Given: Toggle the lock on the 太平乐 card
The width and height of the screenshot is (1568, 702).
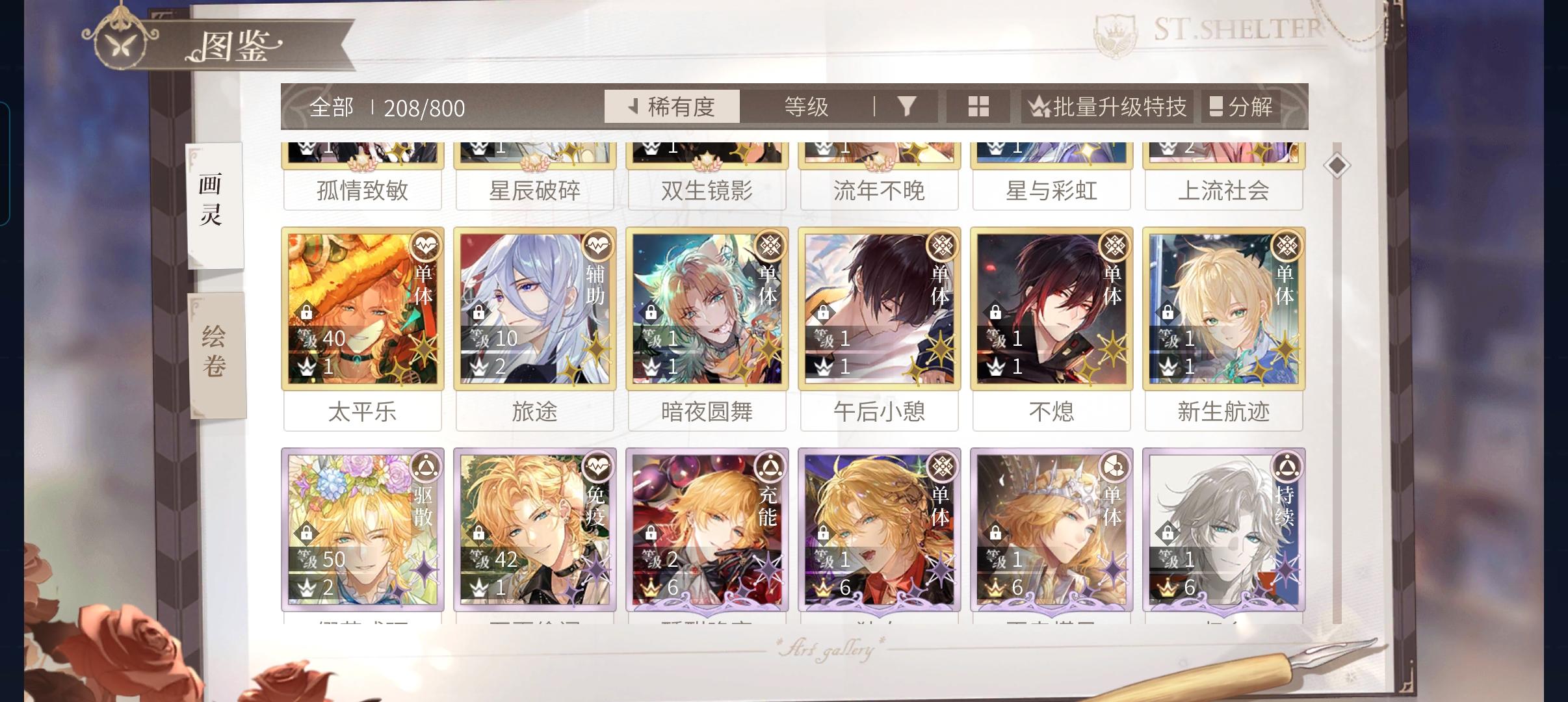Looking at the screenshot, I should 306,311.
